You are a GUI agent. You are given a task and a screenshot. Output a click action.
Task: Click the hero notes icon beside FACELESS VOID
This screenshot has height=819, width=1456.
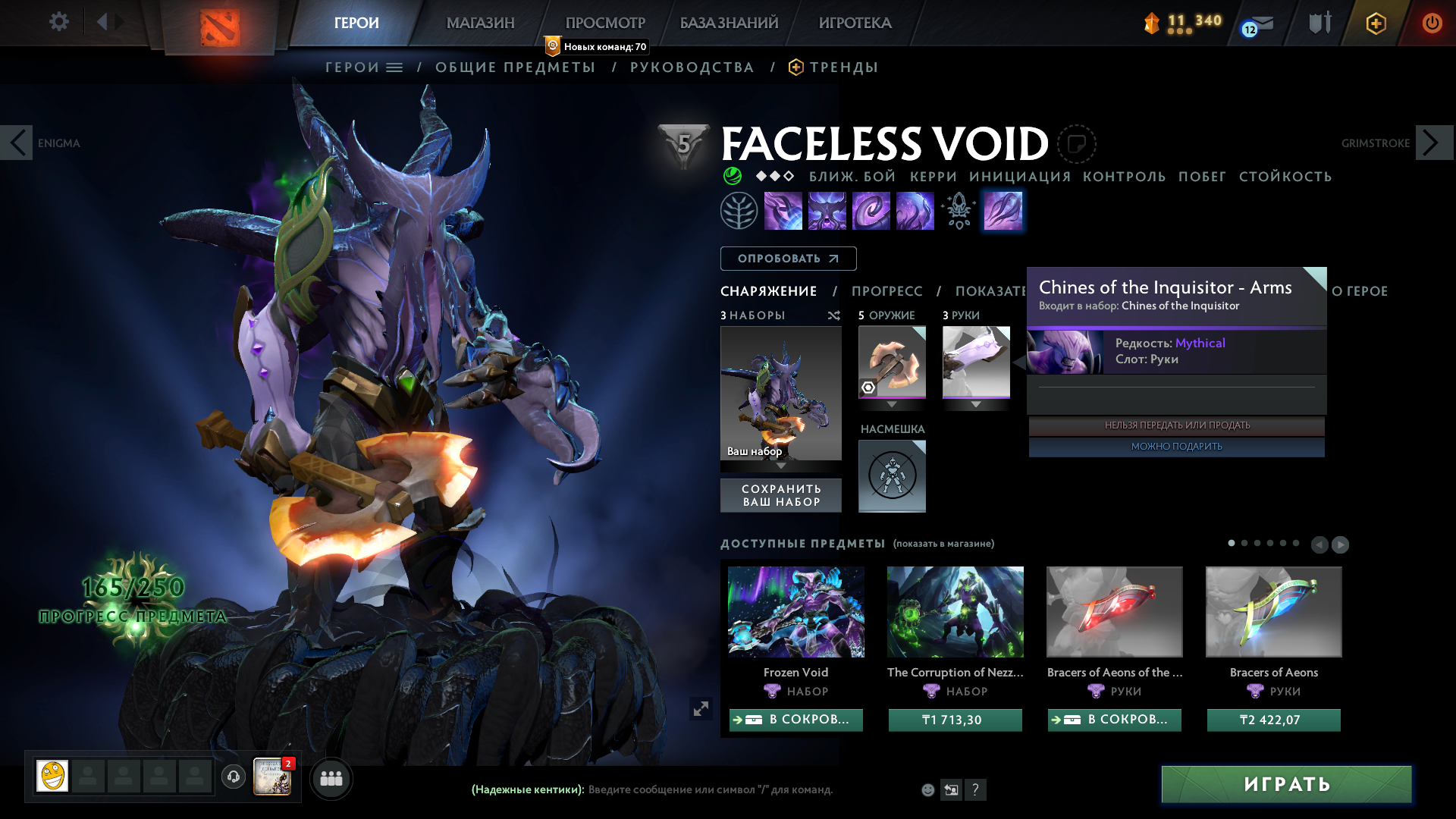tap(1077, 143)
